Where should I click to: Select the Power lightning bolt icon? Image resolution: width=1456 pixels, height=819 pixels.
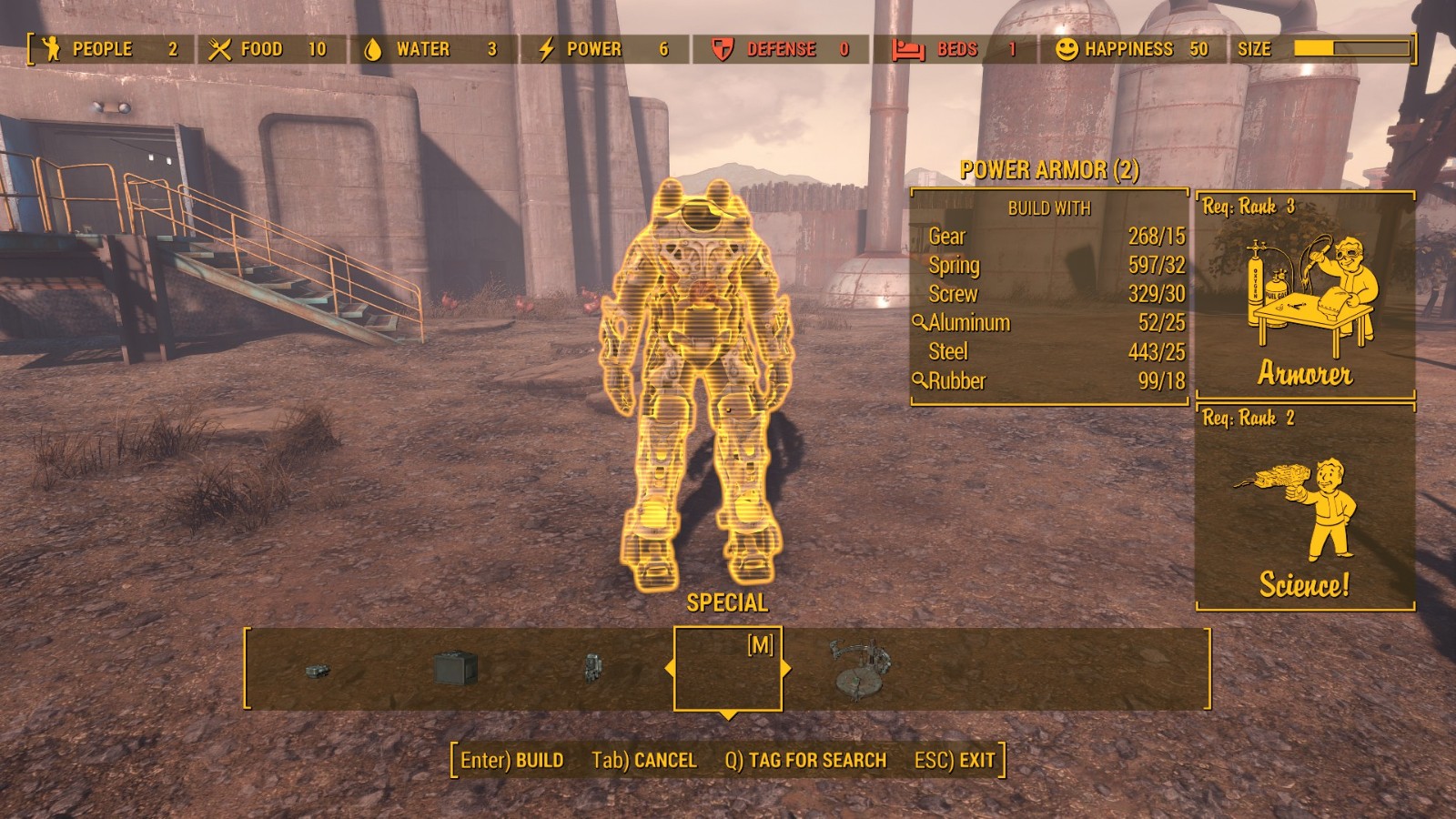[547, 49]
